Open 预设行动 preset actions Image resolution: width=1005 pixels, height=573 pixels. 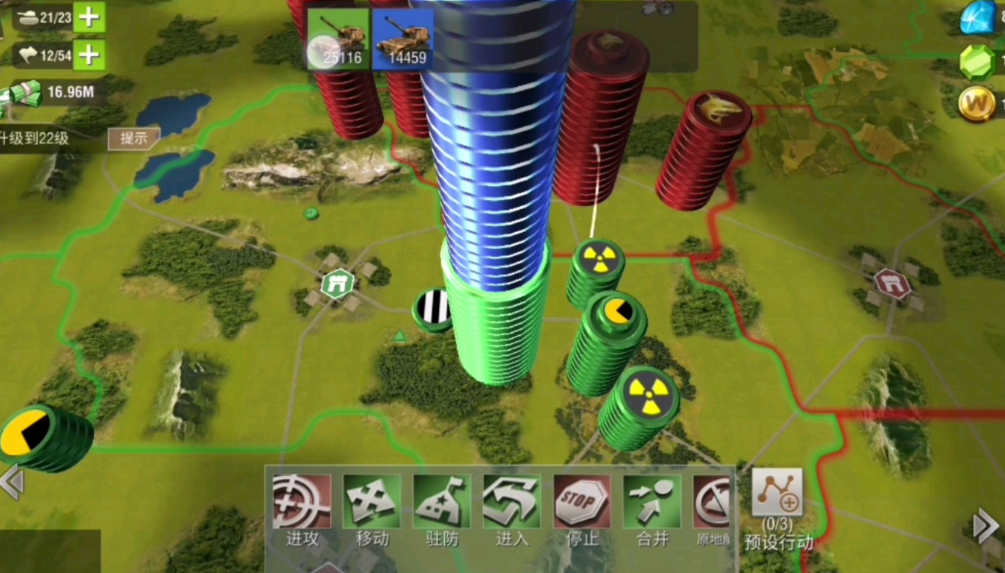777,509
